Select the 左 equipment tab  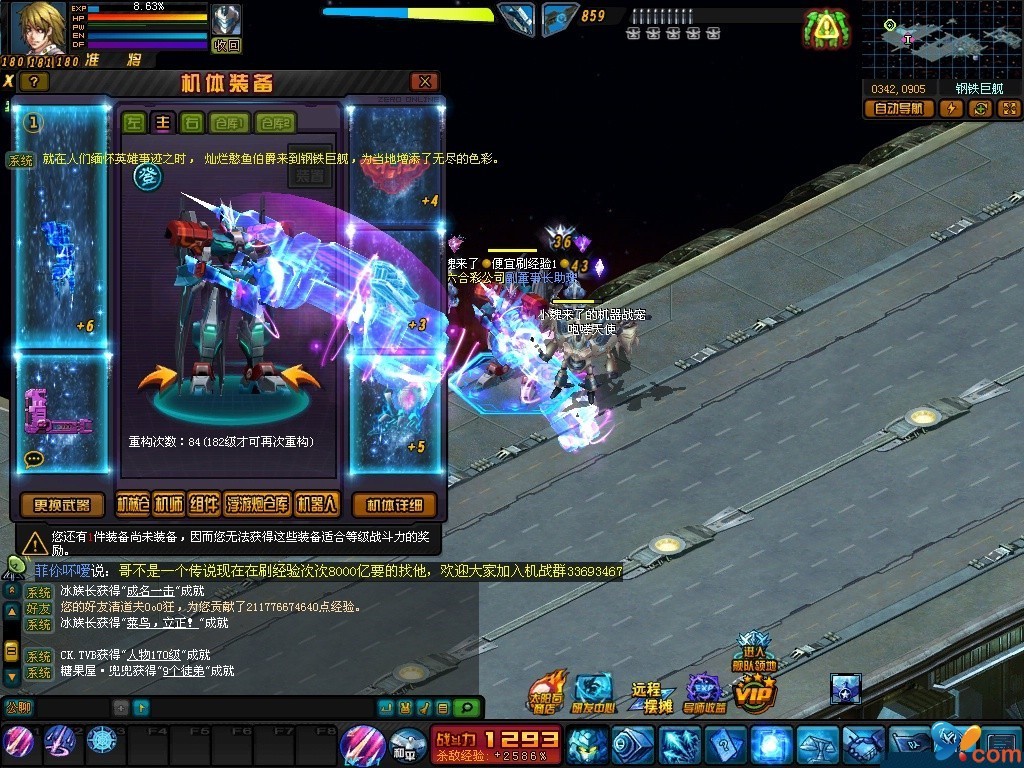[133, 123]
